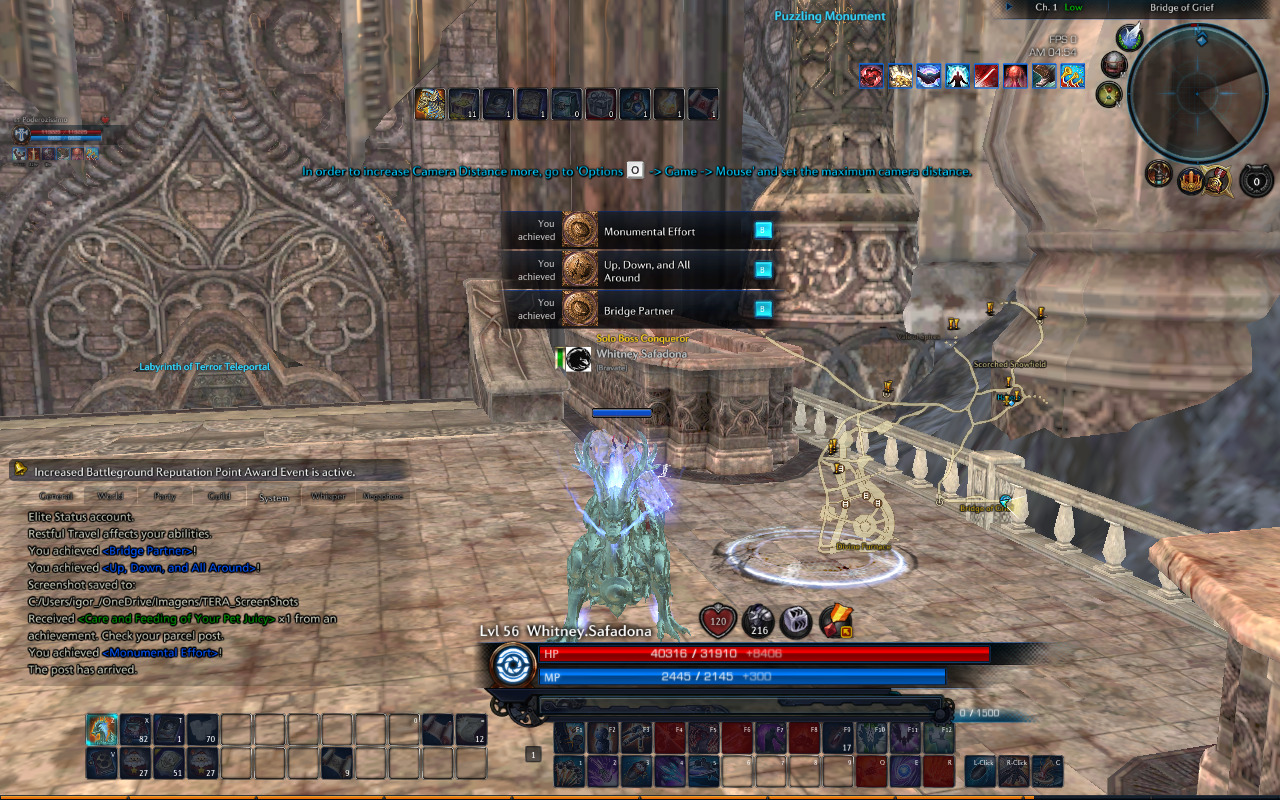Open the bloody sword debuff icon
Viewport: 1280px width, 800px height.
986,77
